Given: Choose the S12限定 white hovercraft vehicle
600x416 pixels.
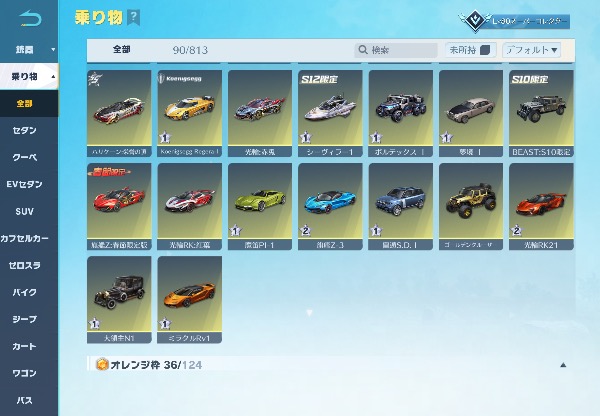Looking at the screenshot, I should point(330,112).
